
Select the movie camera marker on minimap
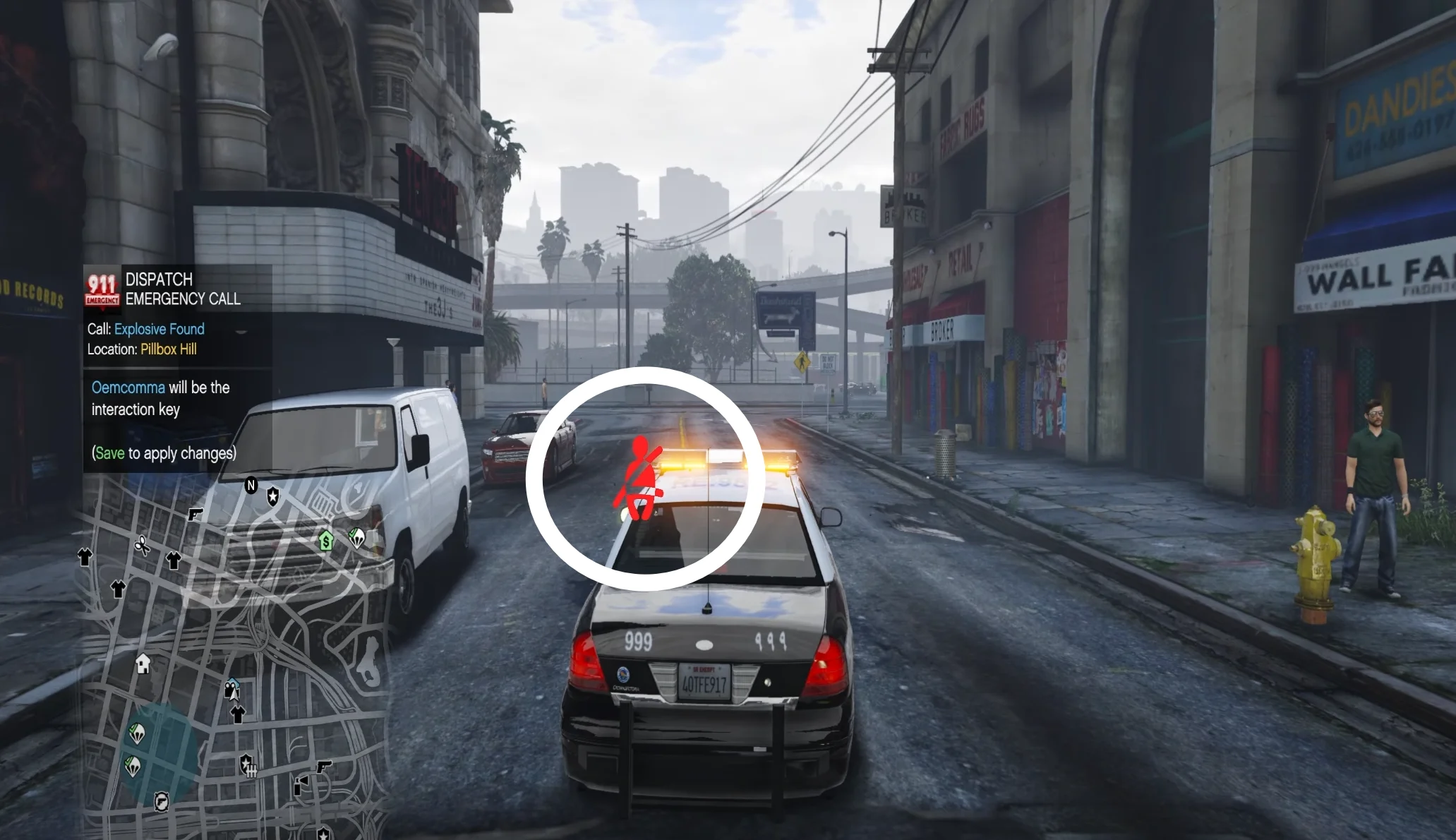click(x=231, y=689)
